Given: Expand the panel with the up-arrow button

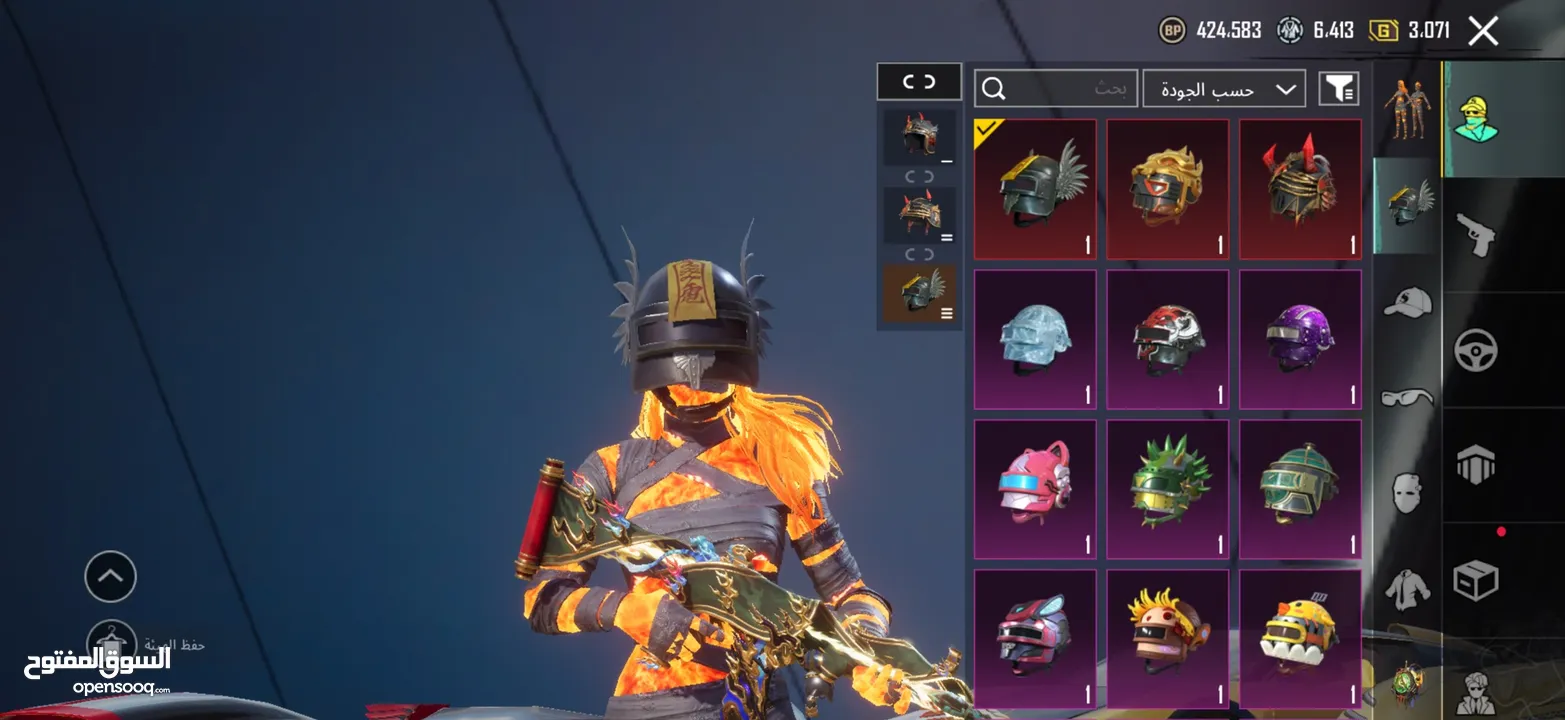Looking at the screenshot, I should tap(110, 576).
